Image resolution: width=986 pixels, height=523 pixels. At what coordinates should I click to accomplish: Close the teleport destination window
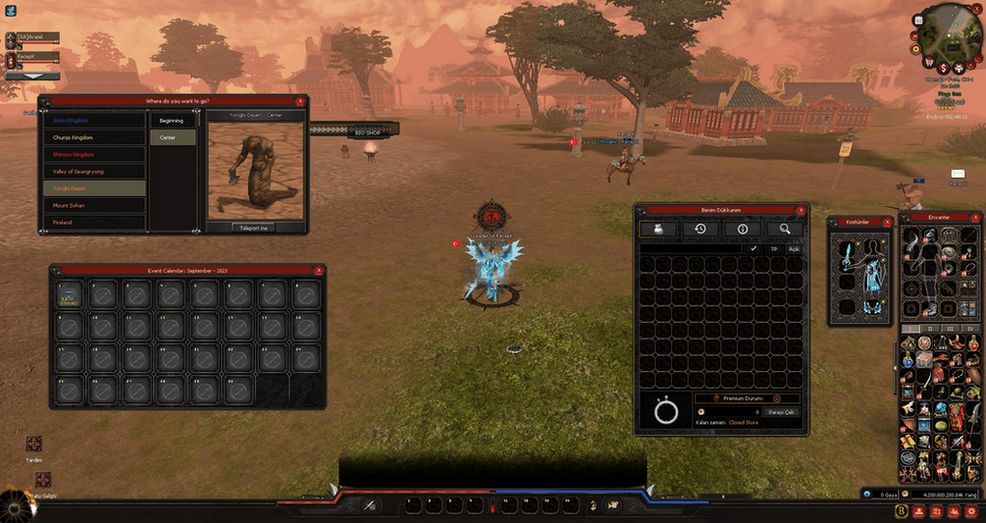300,101
